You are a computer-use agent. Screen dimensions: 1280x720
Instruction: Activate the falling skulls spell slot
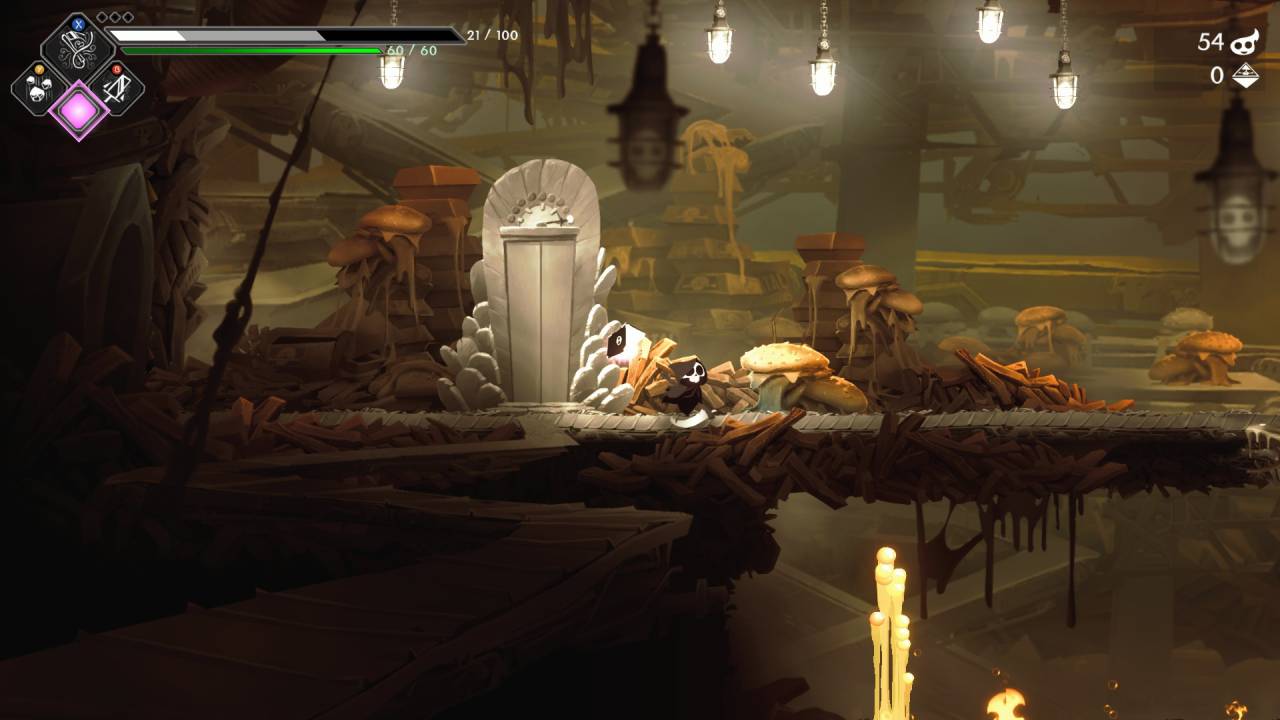click(x=39, y=88)
